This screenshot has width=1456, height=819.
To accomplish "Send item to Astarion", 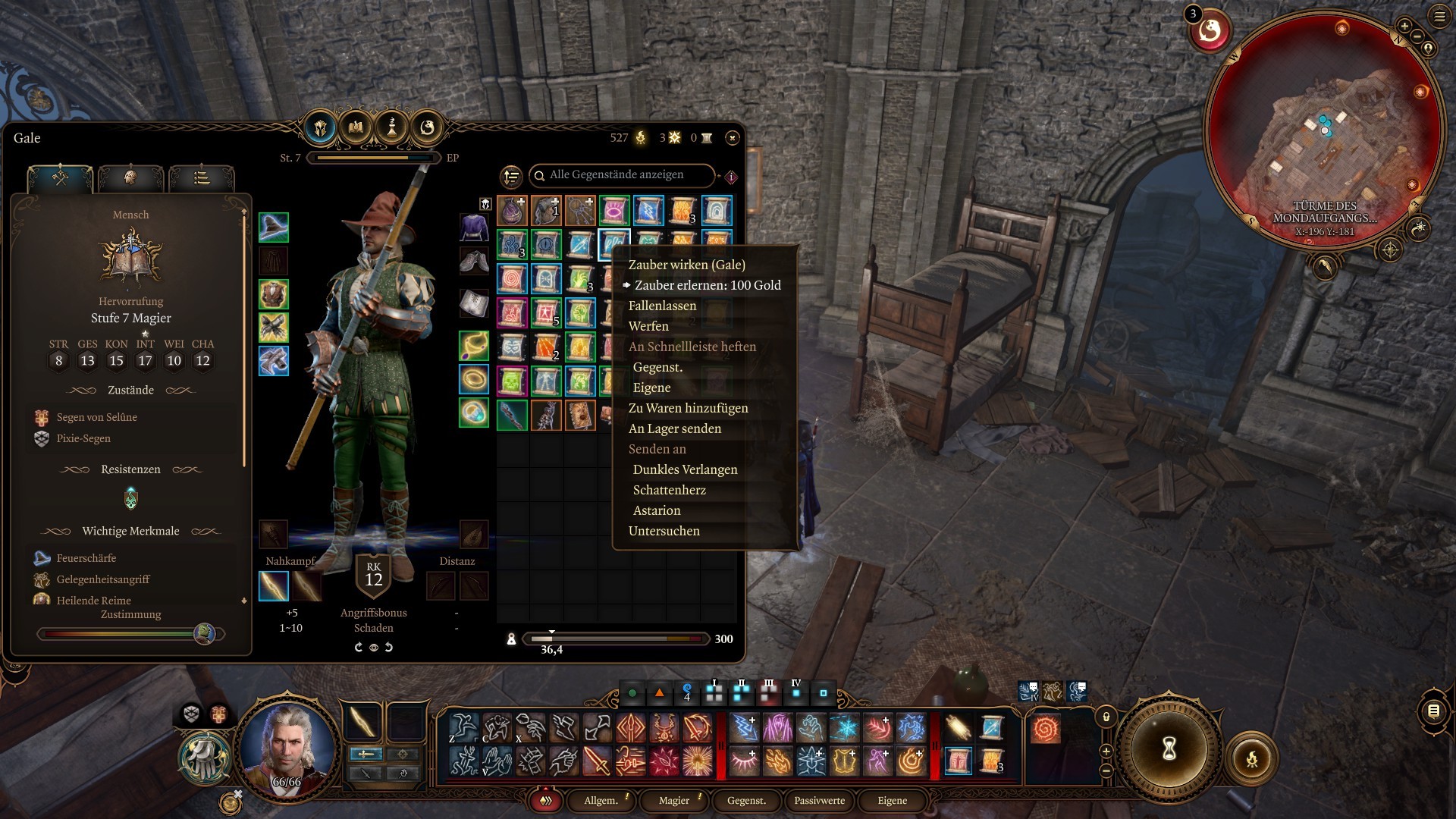I will tap(657, 510).
